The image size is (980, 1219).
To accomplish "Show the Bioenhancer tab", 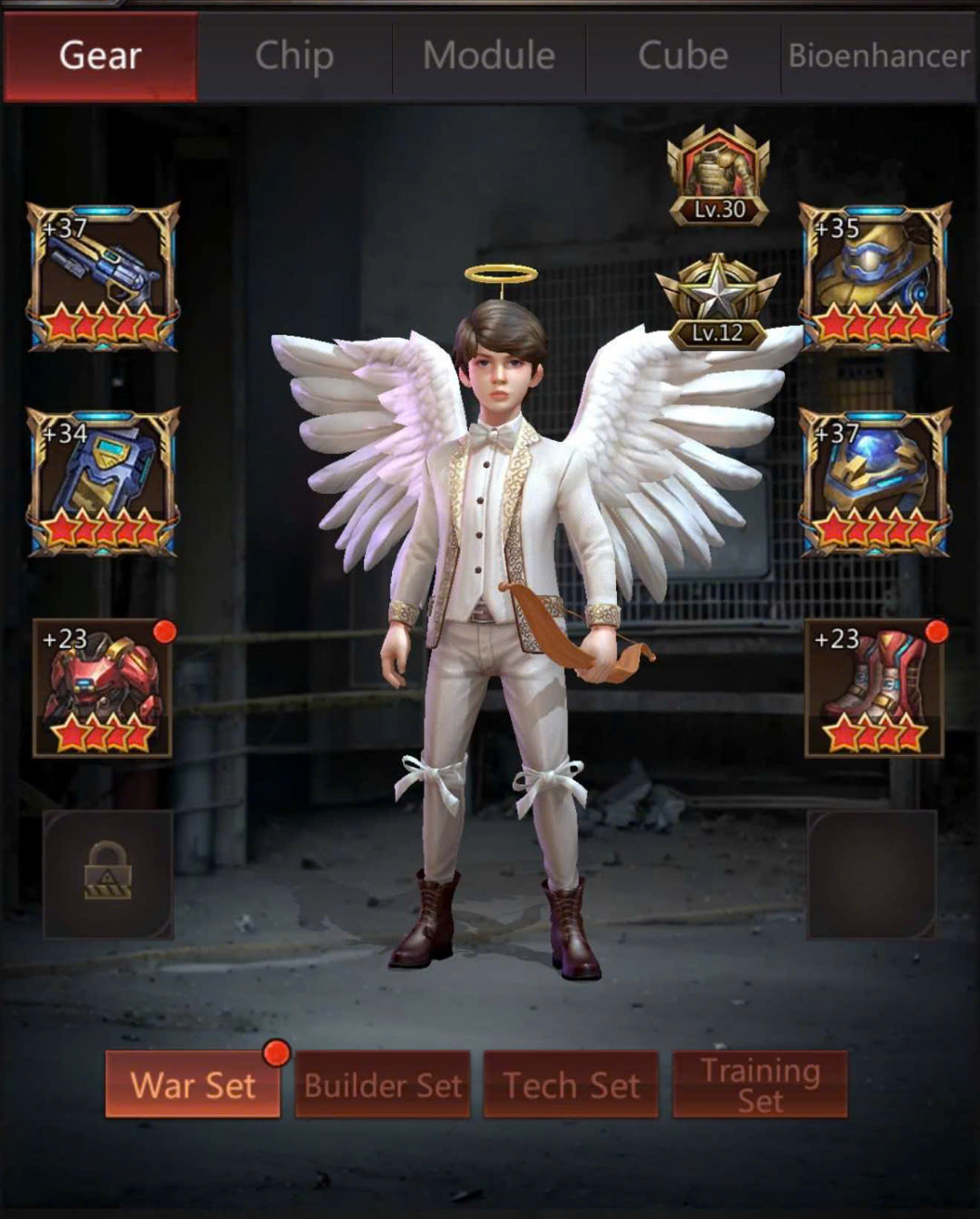I will point(879,56).
